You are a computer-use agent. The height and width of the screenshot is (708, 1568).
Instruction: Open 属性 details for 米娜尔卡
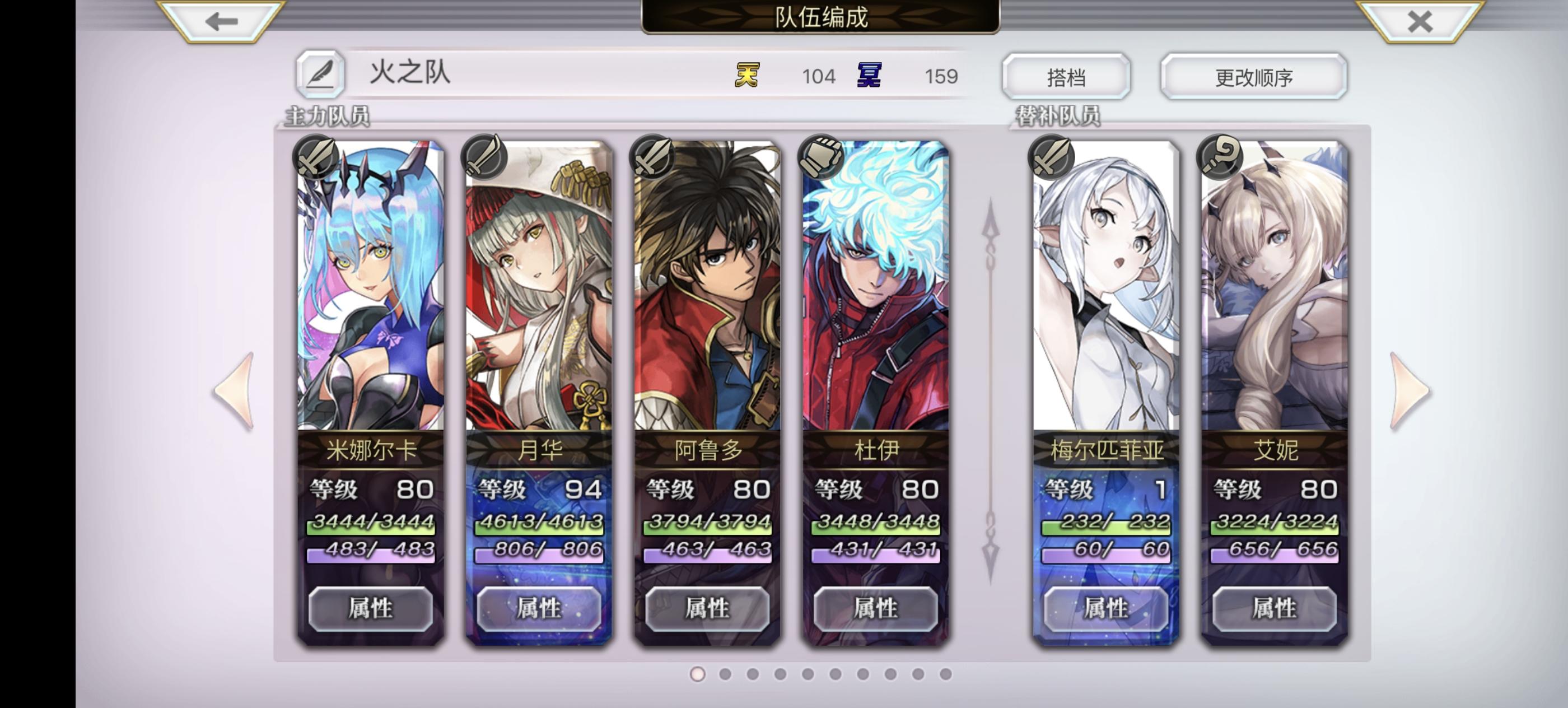pos(370,608)
